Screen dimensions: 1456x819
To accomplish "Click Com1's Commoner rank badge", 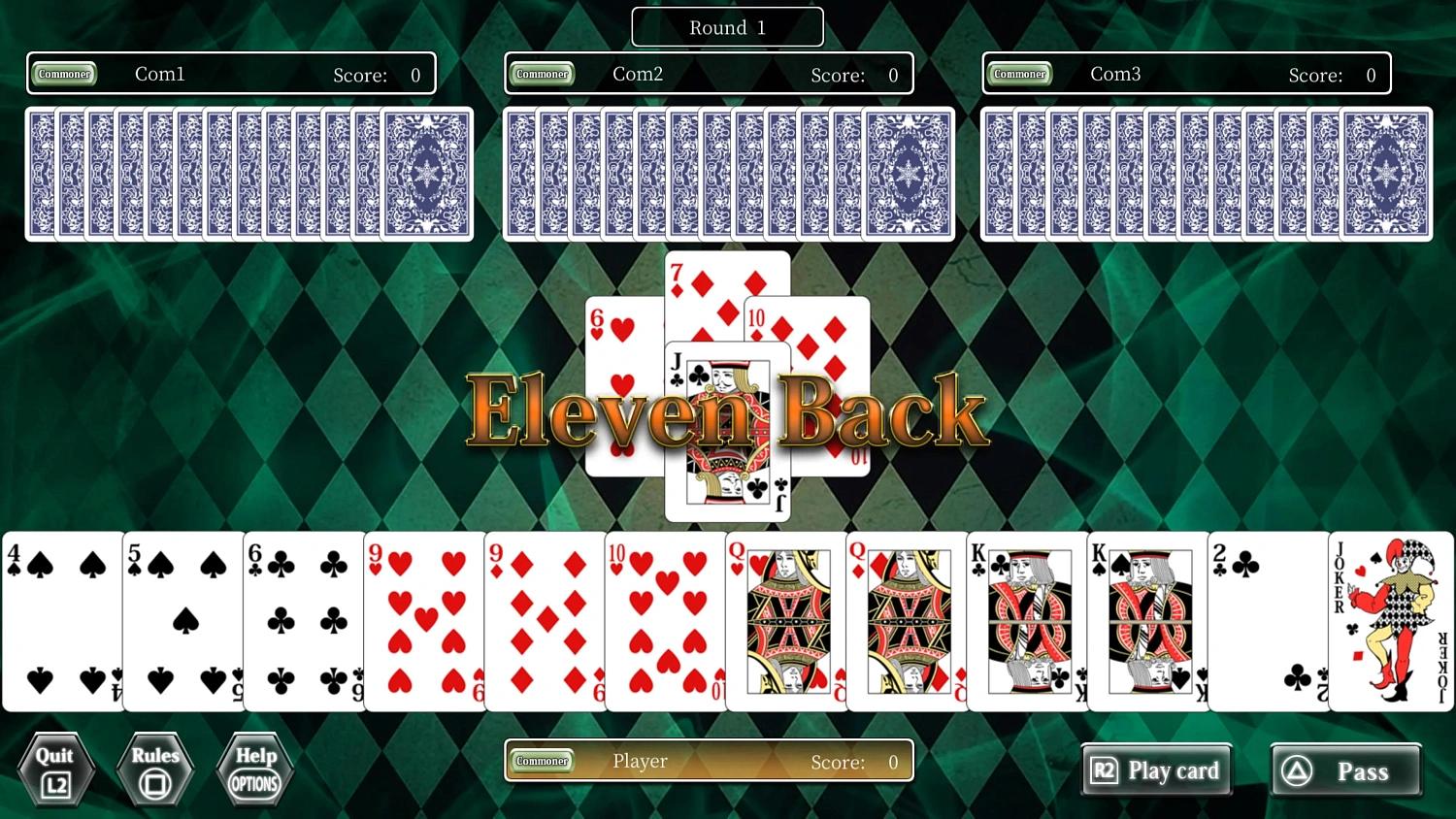I will pos(64,73).
